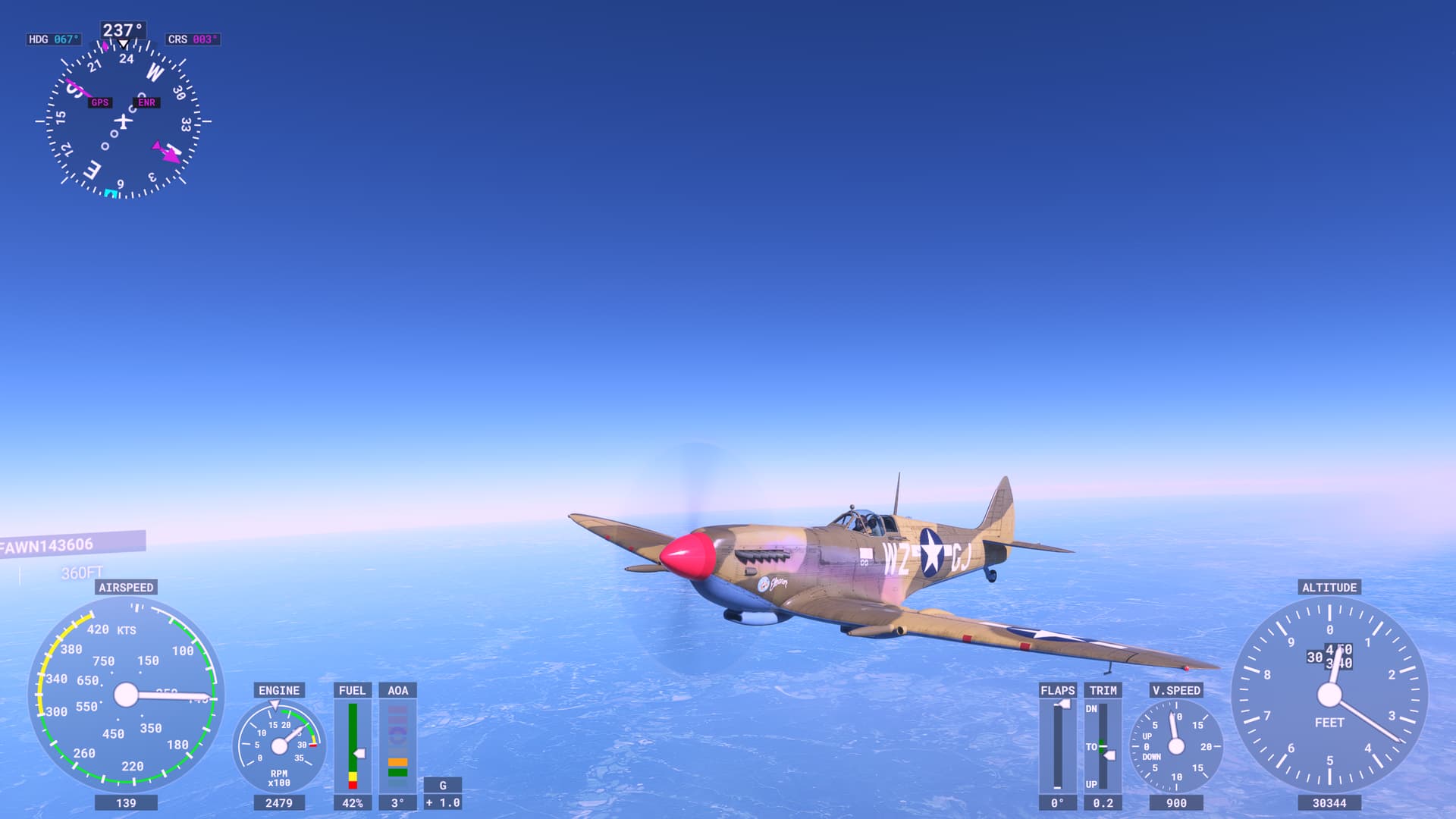Toggle the GPS source label

[x=99, y=102]
